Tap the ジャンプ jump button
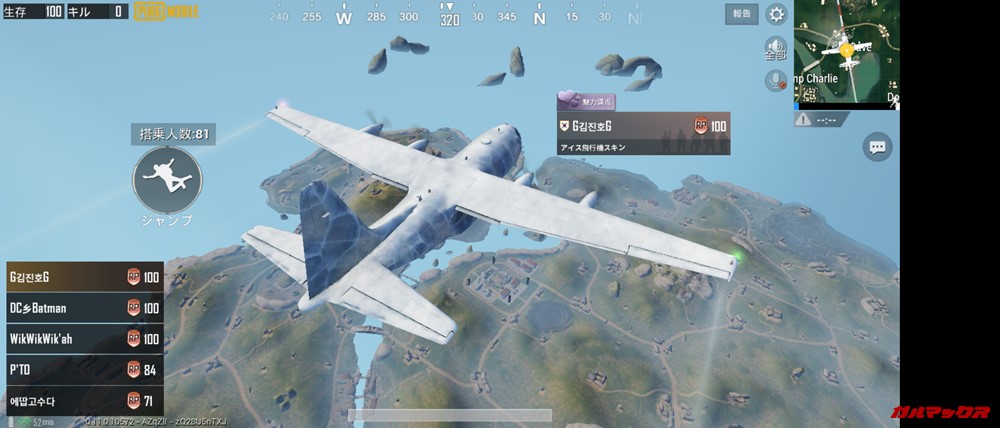This screenshot has width=1000, height=428. pos(167,180)
